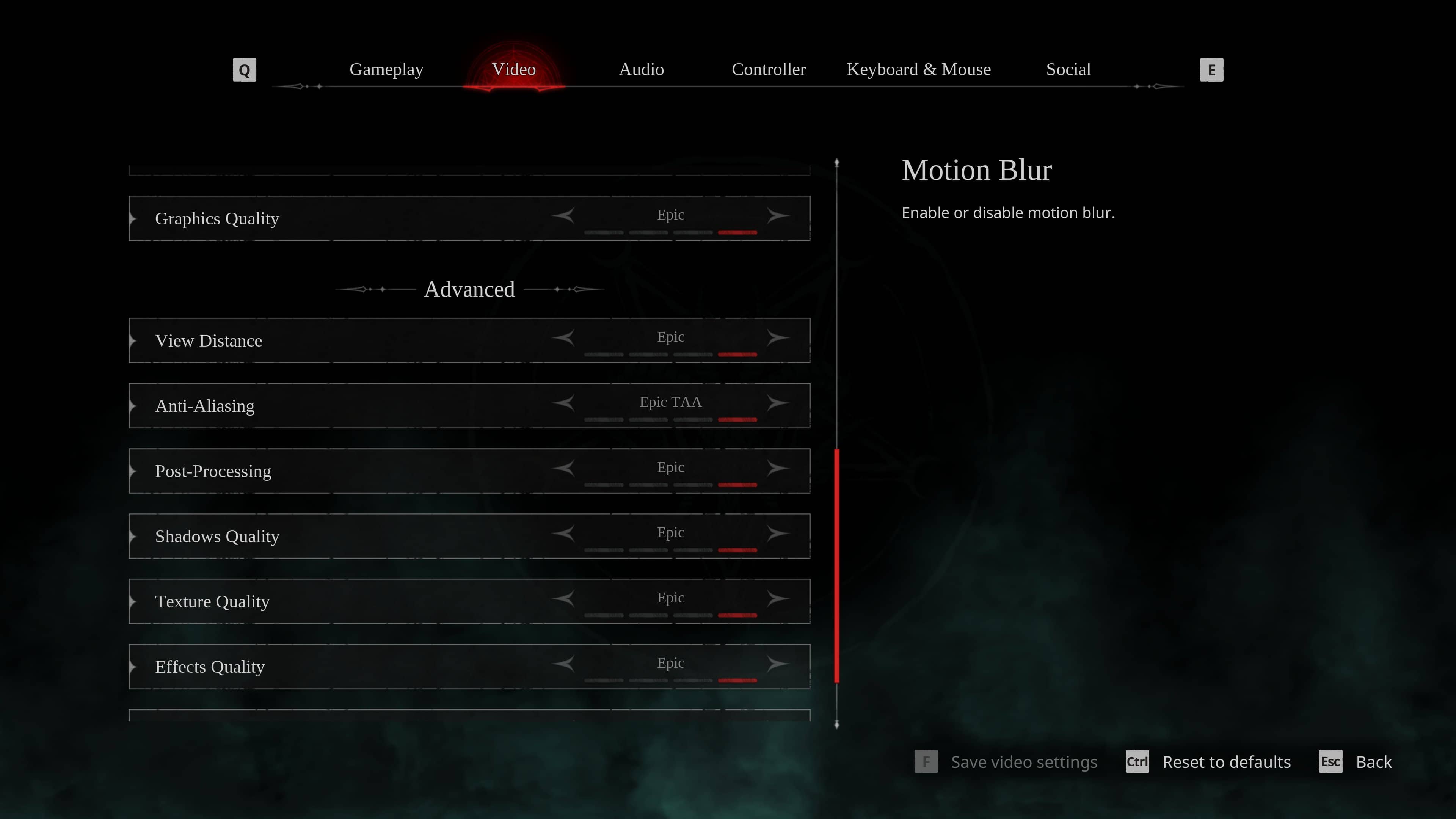Increase View Distance using right arrow
The width and height of the screenshot is (1456, 819).
[x=778, y=337]
